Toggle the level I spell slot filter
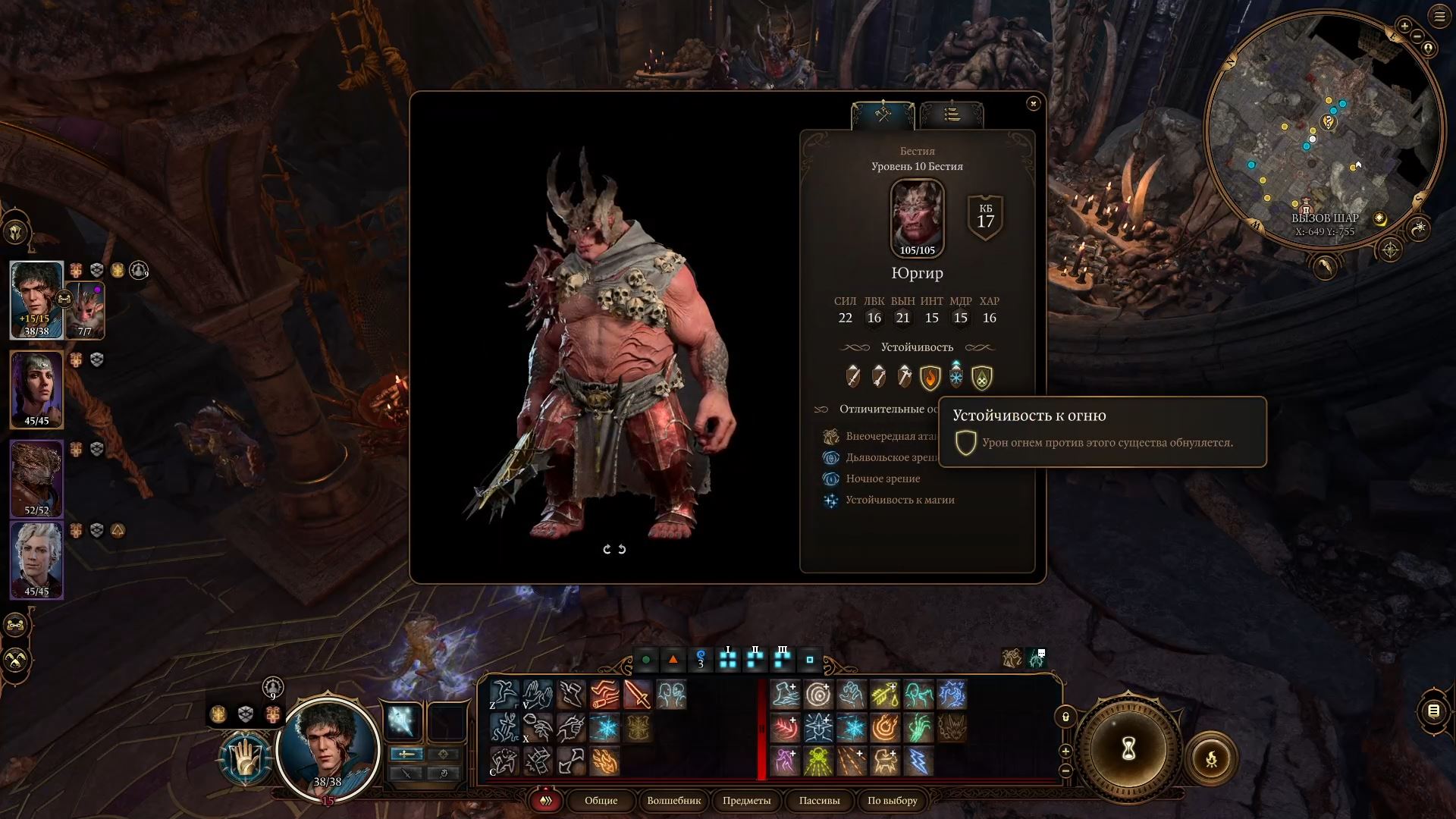 (x=728, y=660)
